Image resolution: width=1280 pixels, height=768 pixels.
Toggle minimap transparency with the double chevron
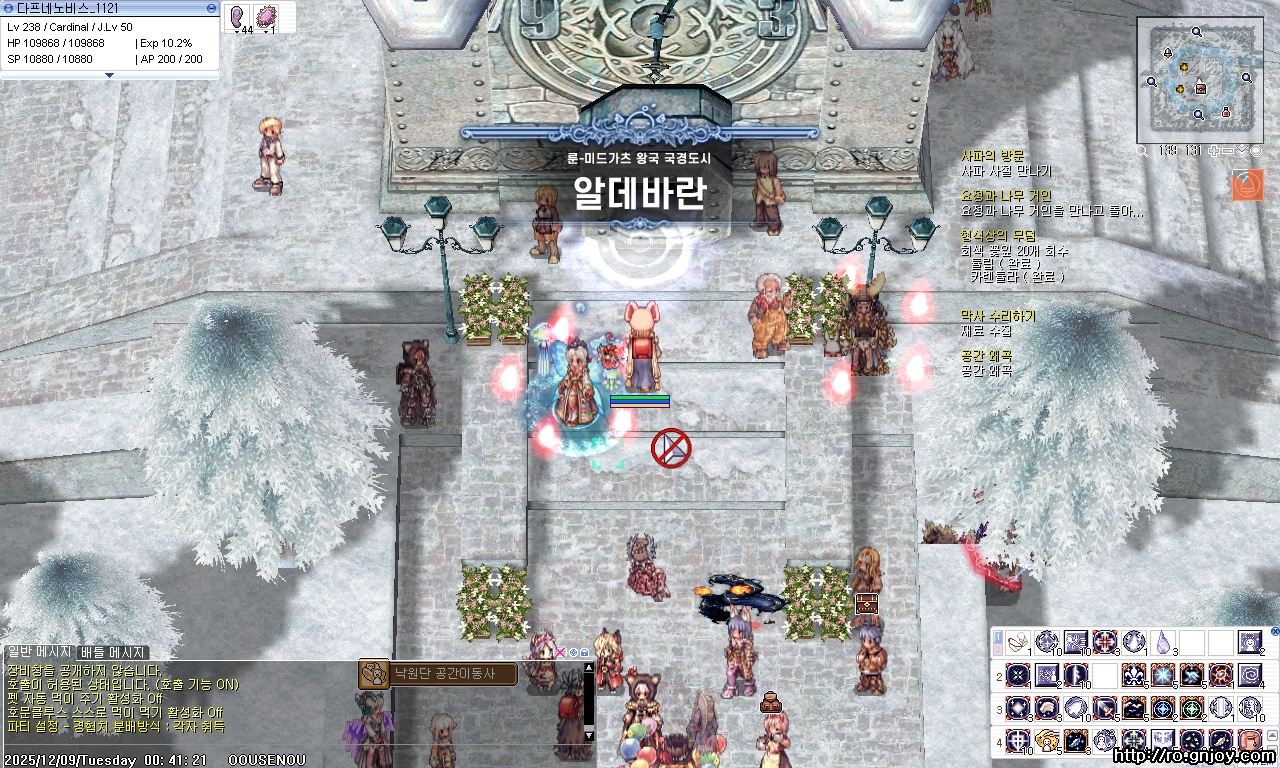[x=1243, y=151]
